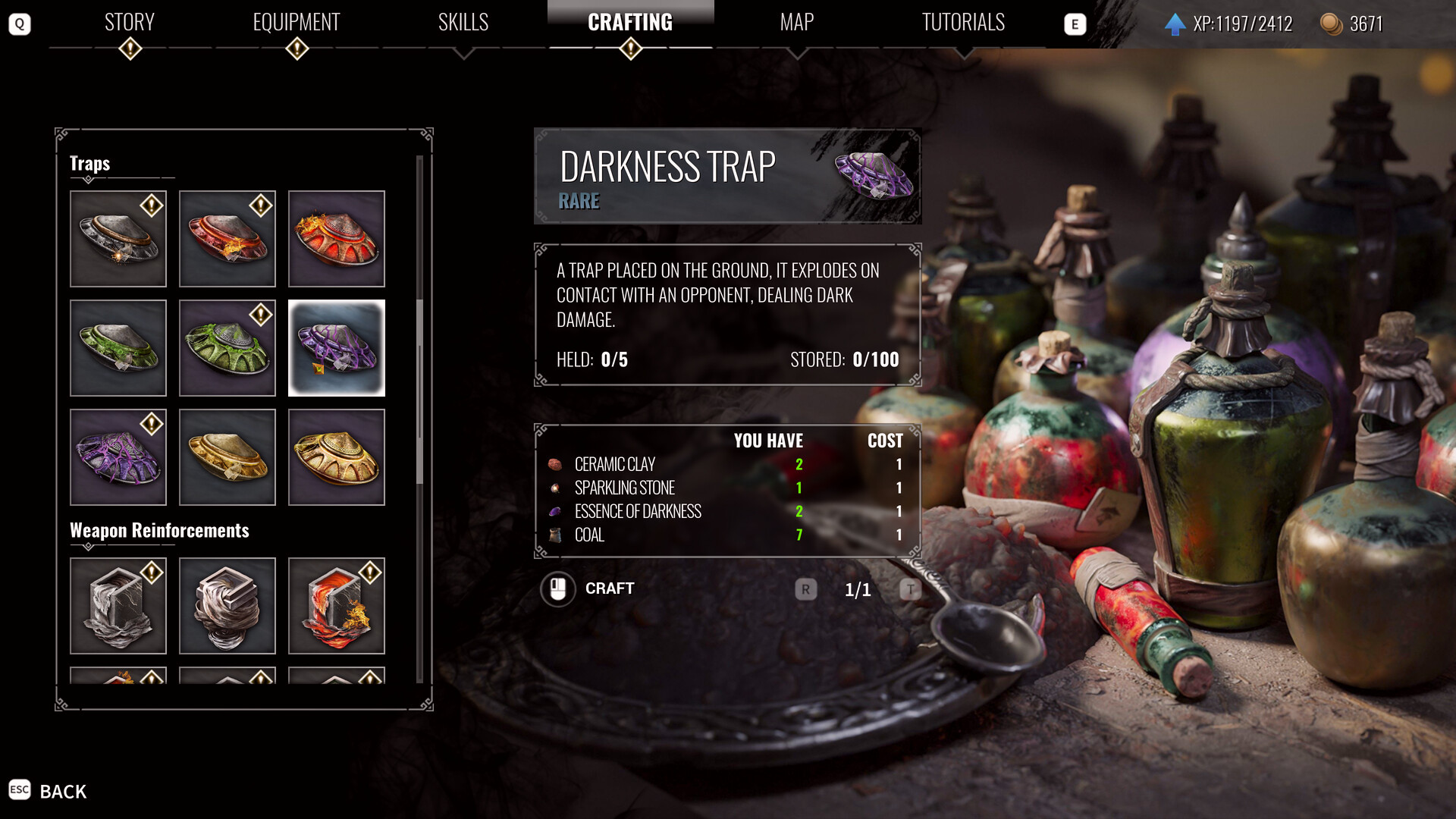Show the Map tab
Screen dimensions: 1456x819
point(797,23)
